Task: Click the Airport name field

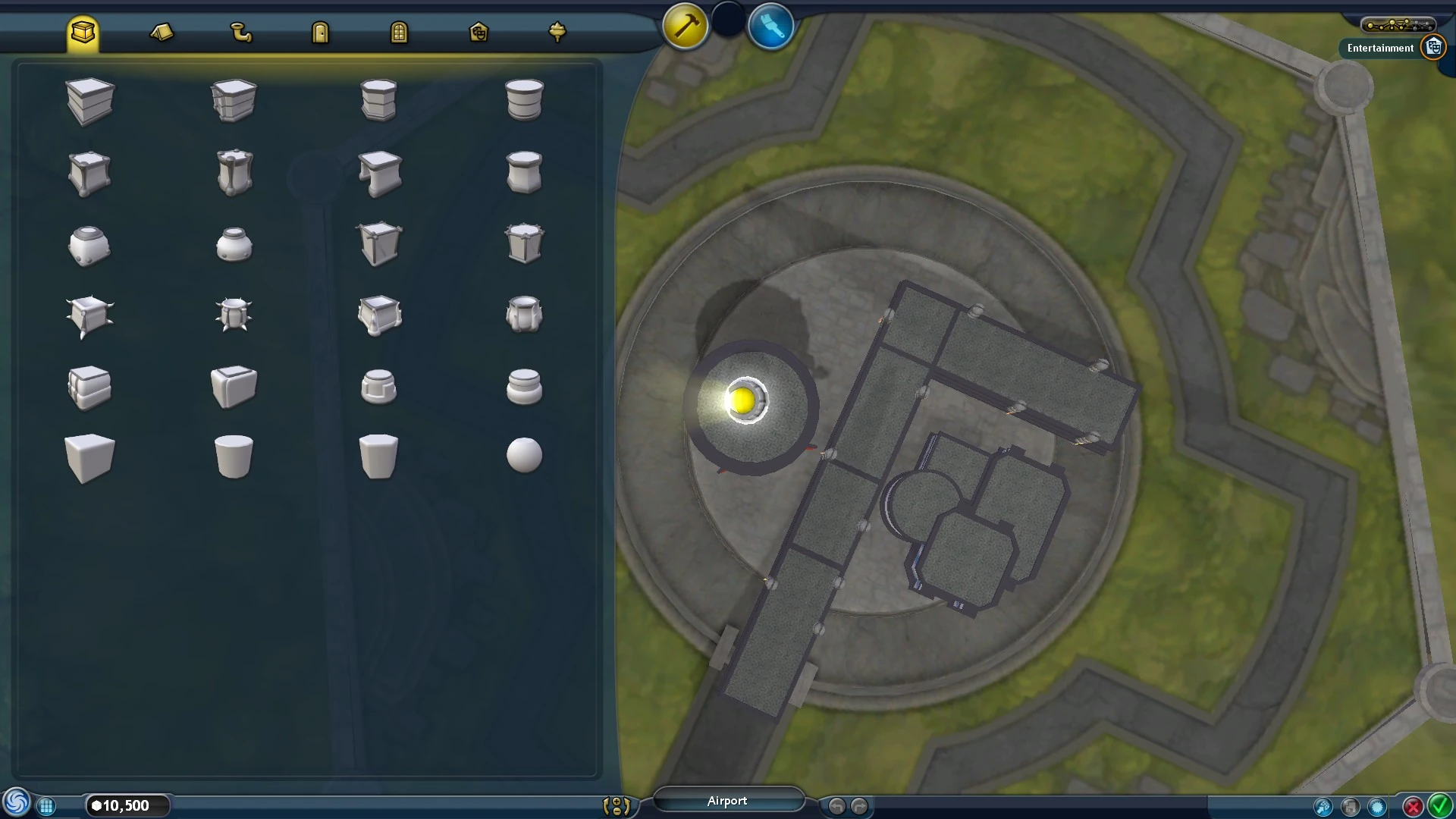Action: (x=728, y=800)
